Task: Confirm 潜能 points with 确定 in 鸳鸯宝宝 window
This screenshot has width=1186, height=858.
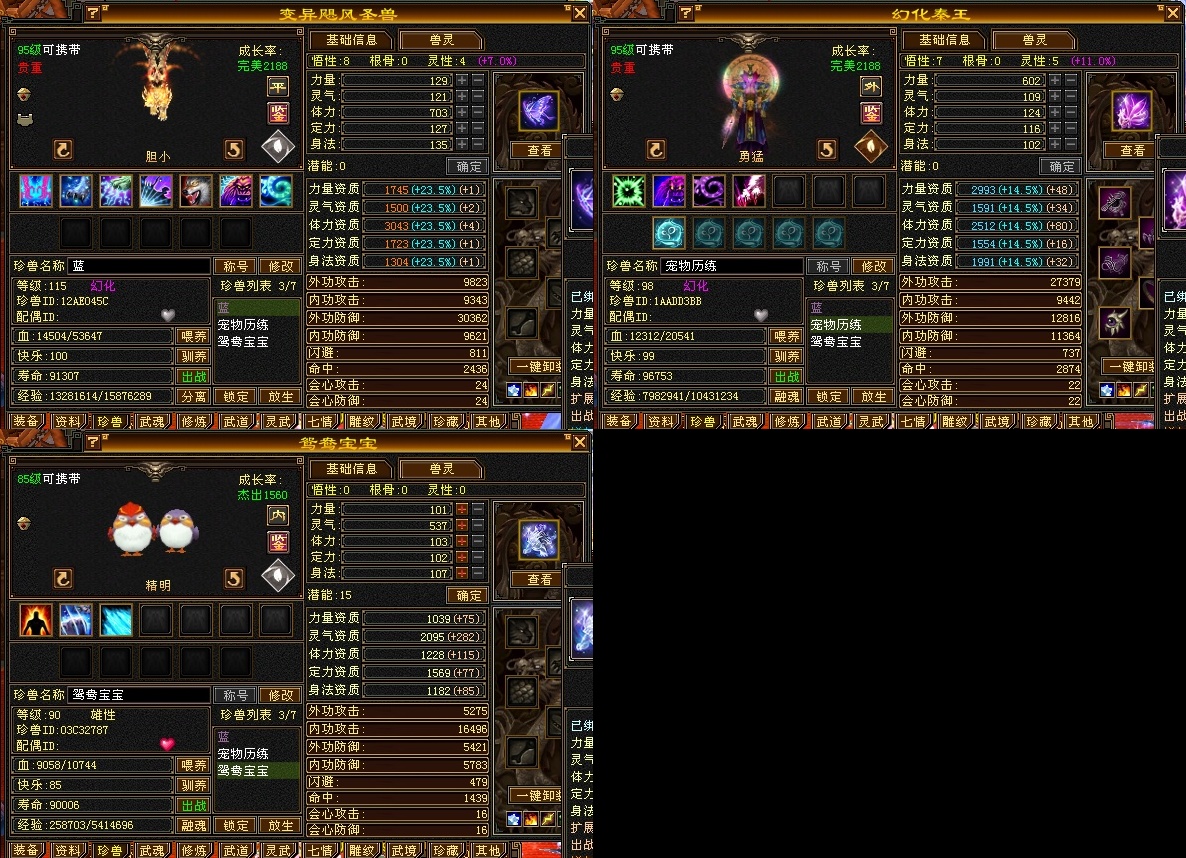Action: (467, 595)
